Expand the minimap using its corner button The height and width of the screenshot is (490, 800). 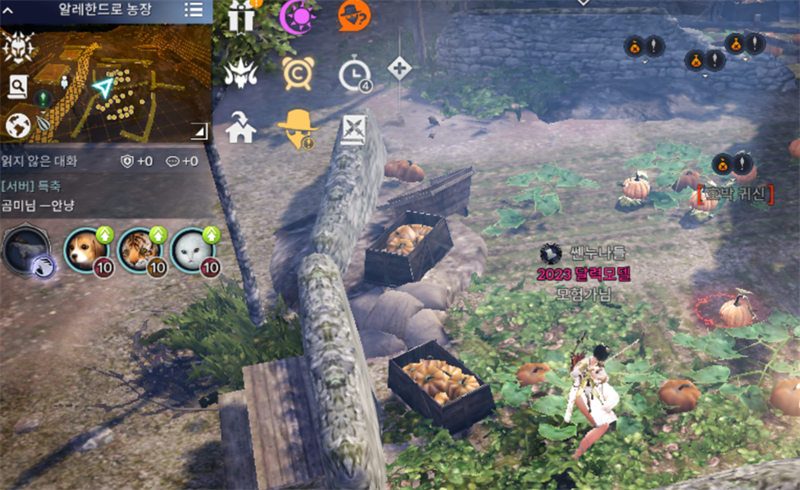point(199,130)
